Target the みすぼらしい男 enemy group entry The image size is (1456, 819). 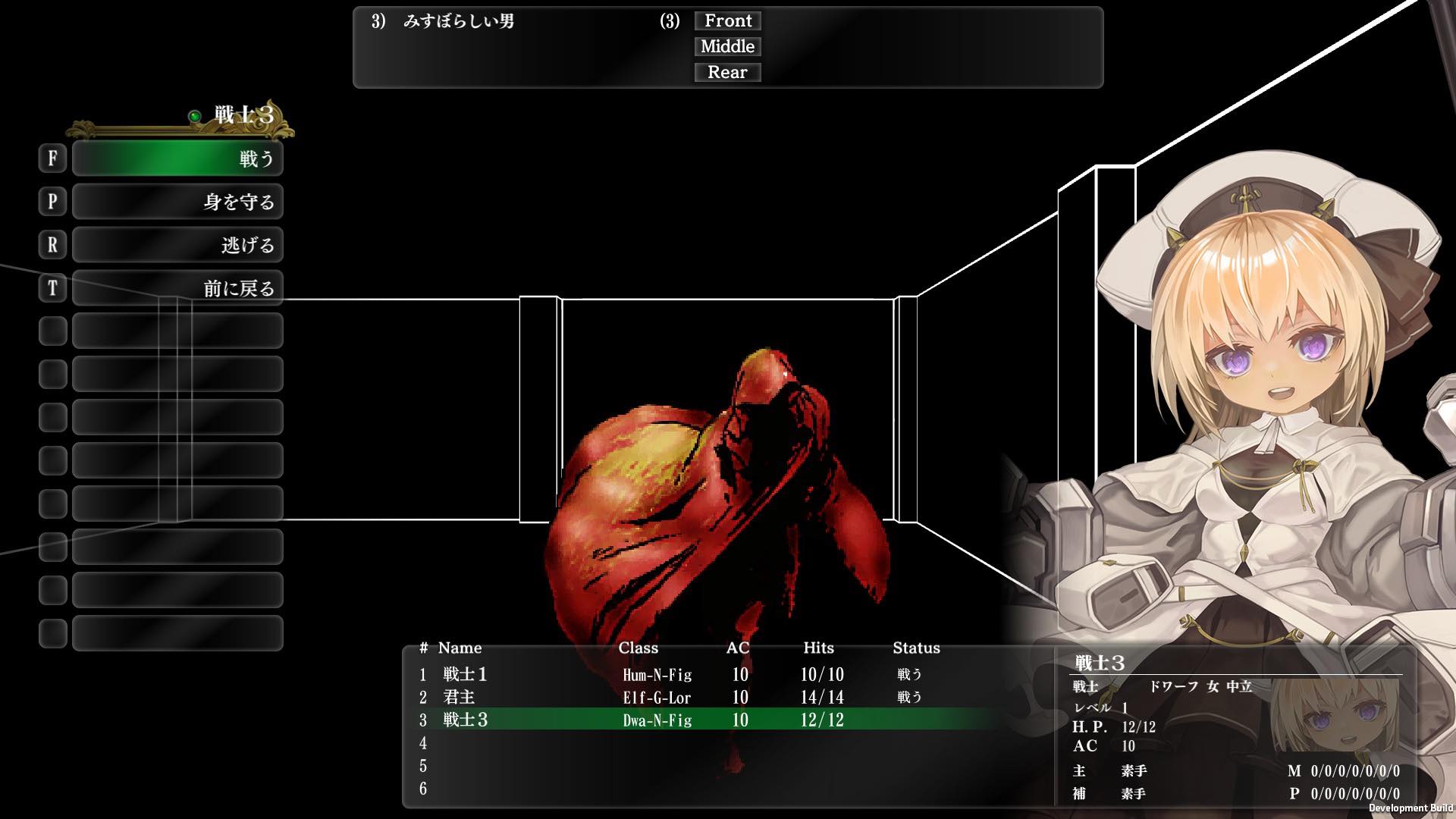click(458, 21)
